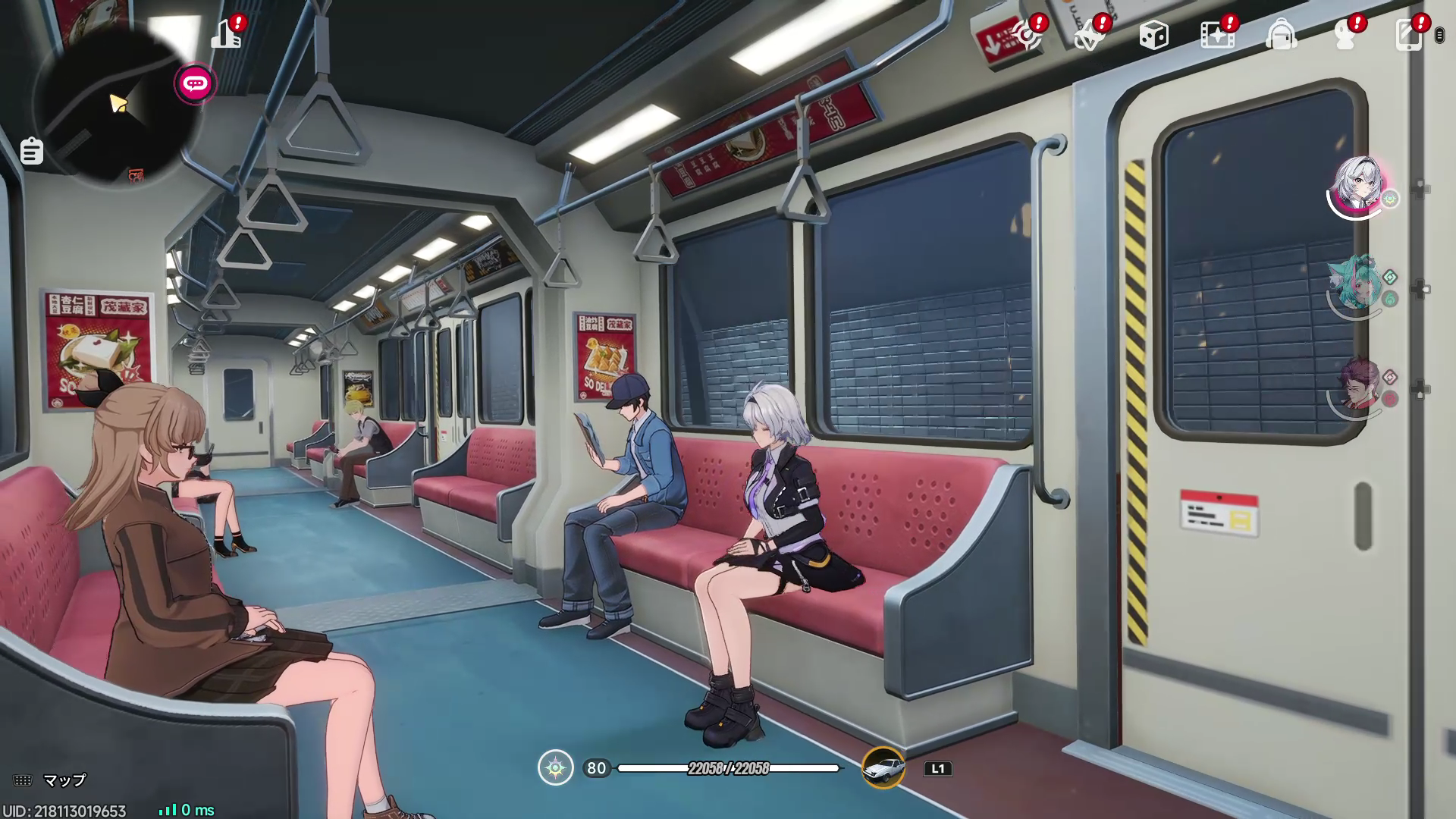Open the city buildings icon

tap(226, 35)
